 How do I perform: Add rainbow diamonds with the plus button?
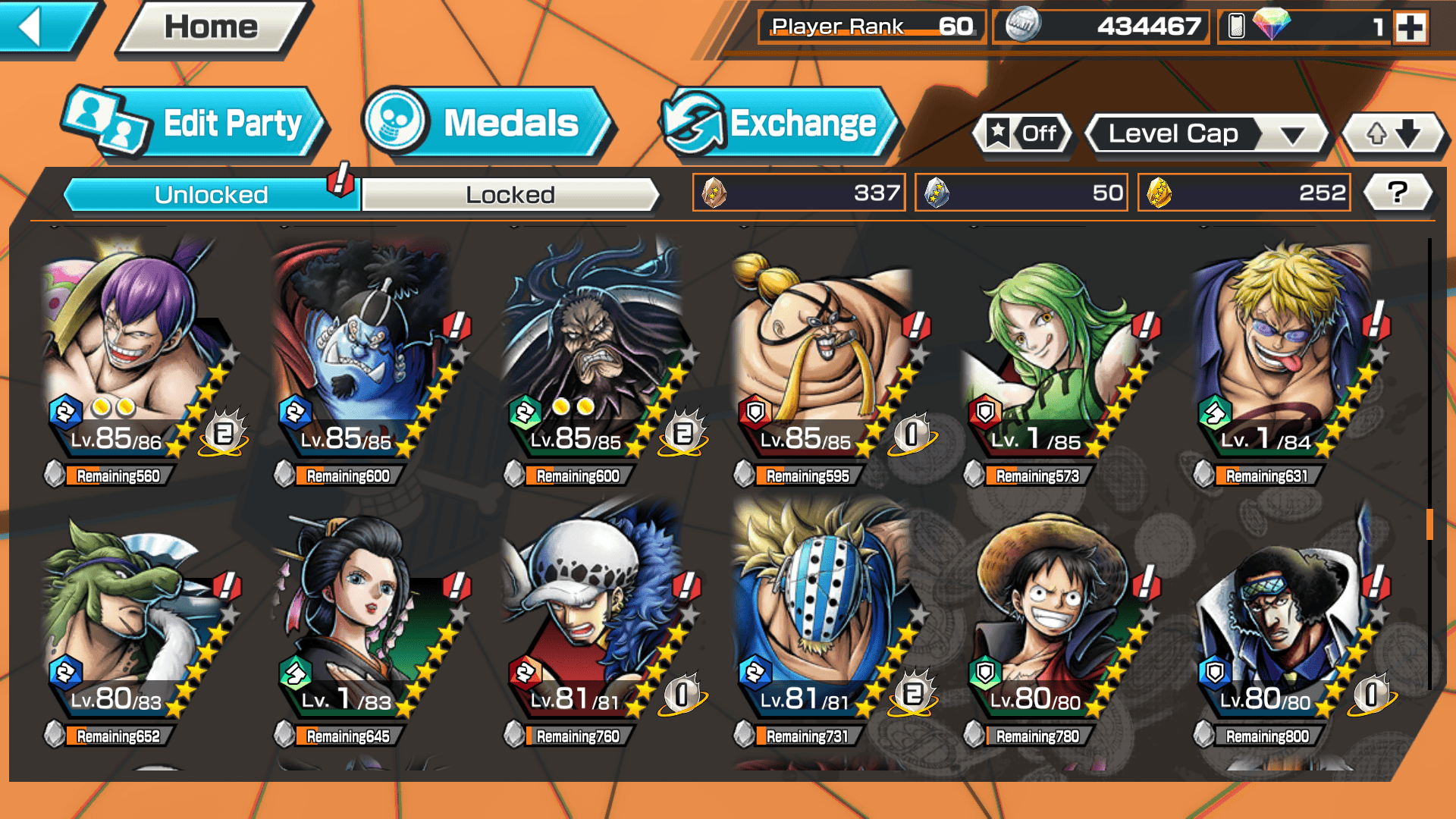coord(1410,27)
